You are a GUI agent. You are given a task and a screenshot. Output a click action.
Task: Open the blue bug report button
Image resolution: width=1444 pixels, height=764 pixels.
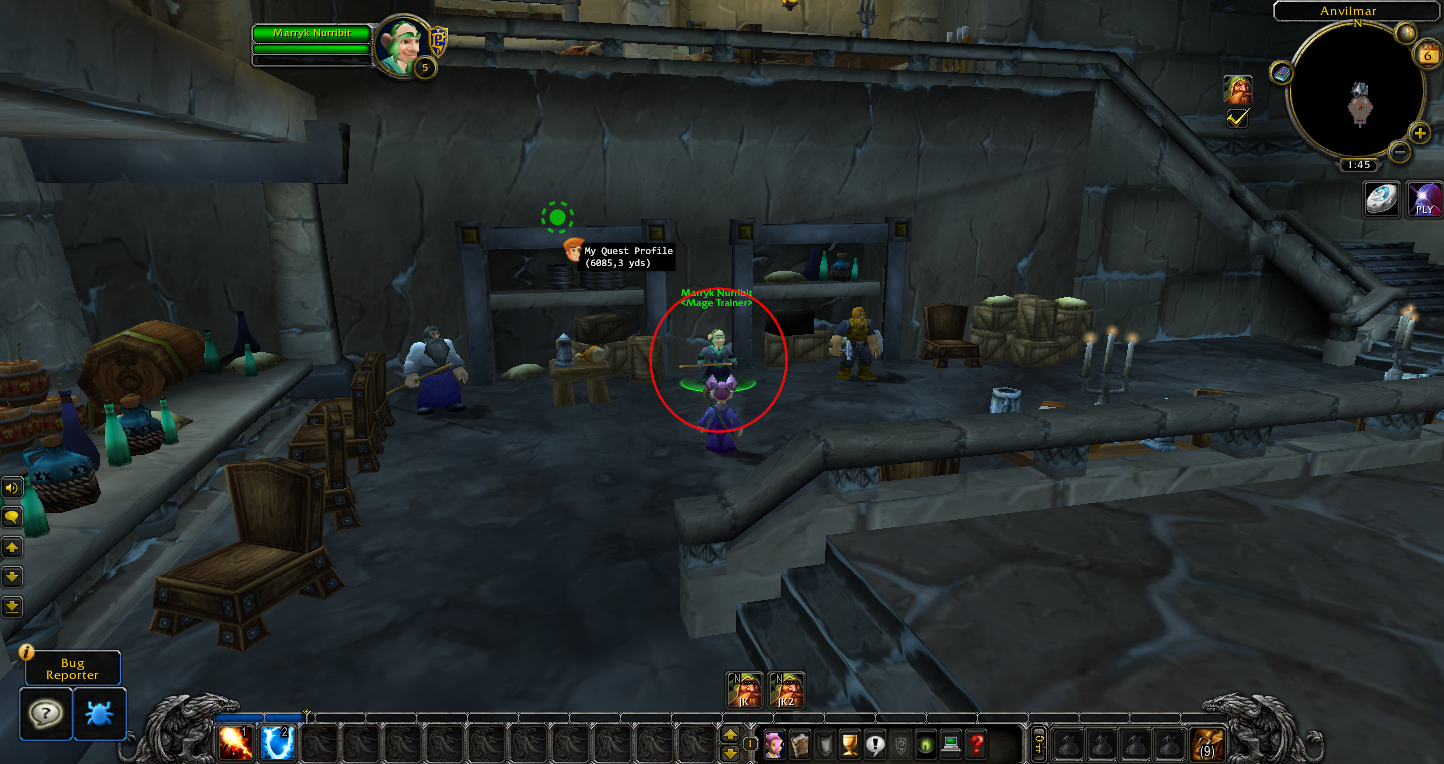tap(100, 713)
